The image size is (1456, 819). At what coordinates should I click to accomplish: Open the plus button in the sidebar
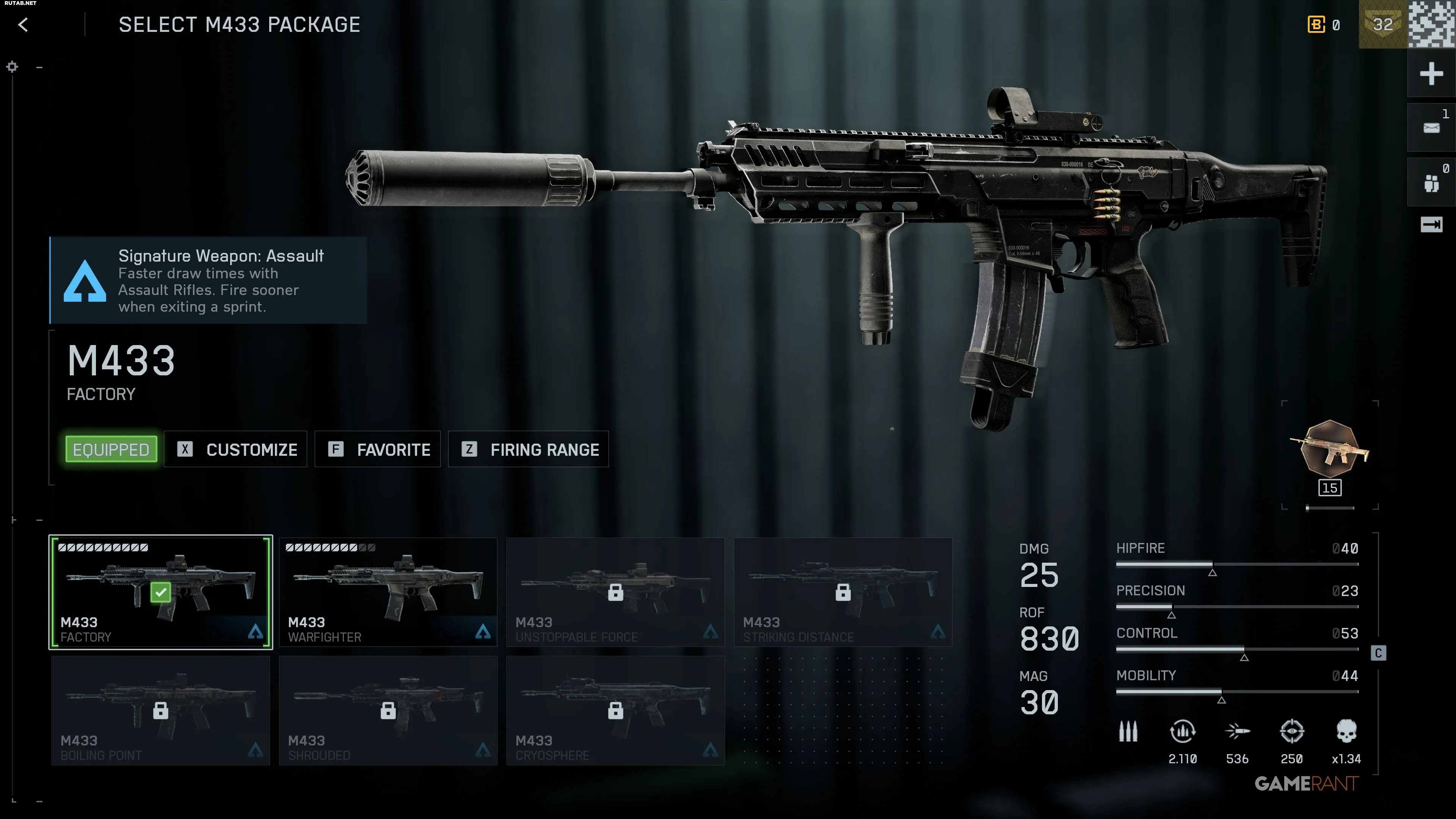pyautogui.click(x=1431, y=74)
